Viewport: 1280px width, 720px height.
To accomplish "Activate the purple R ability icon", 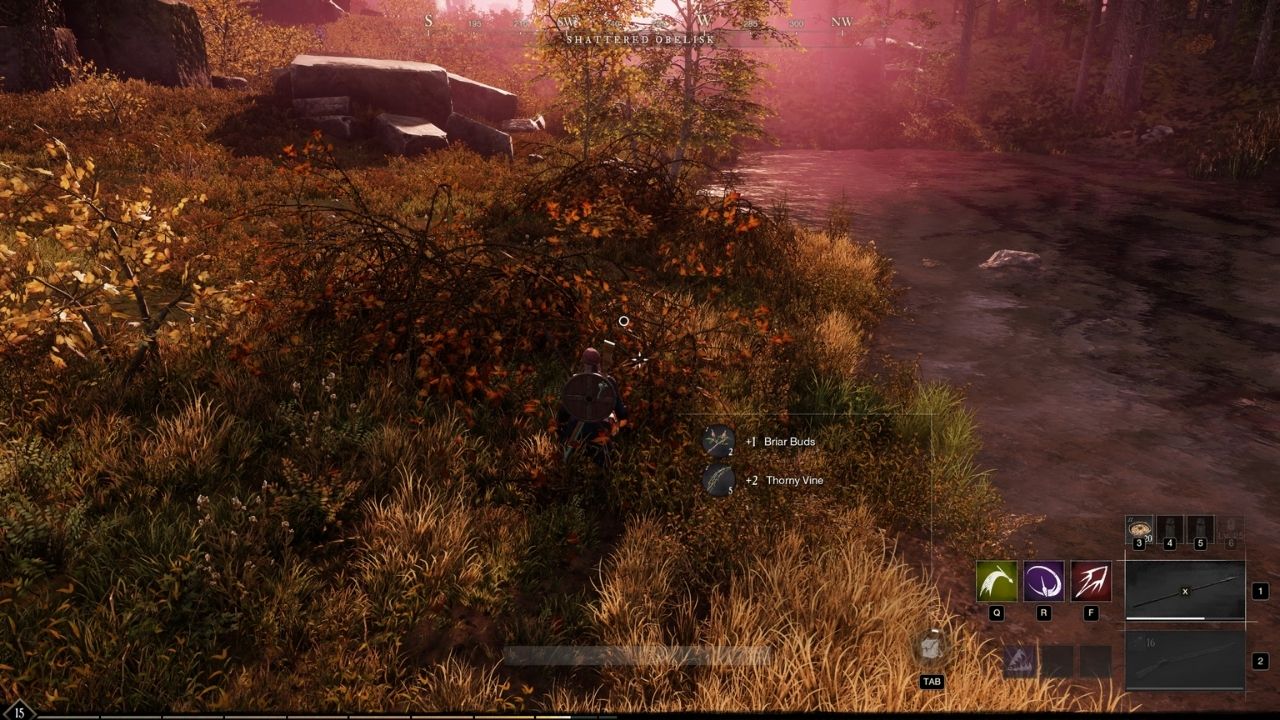I will [1043, 580].
